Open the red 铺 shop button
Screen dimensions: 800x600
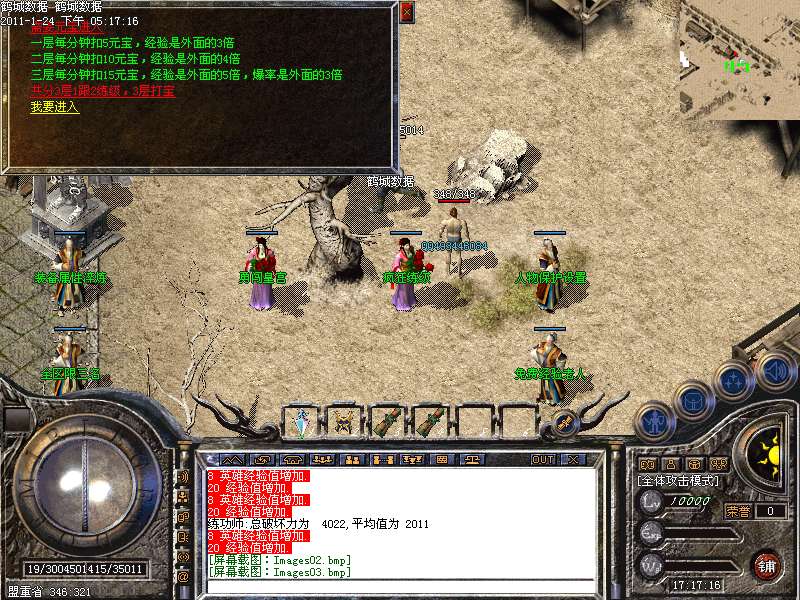766,565
